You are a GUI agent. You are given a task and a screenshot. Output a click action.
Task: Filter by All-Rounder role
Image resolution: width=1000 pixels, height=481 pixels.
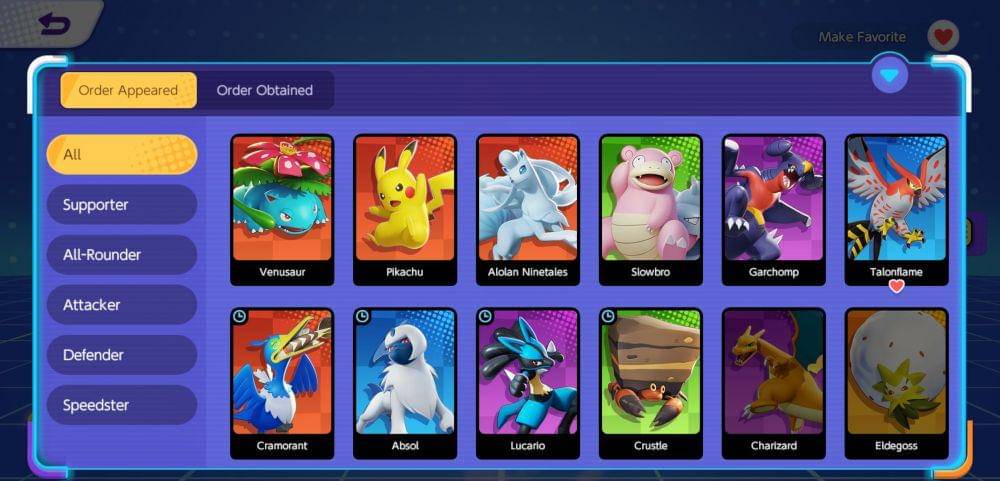[x=122, y=255]
